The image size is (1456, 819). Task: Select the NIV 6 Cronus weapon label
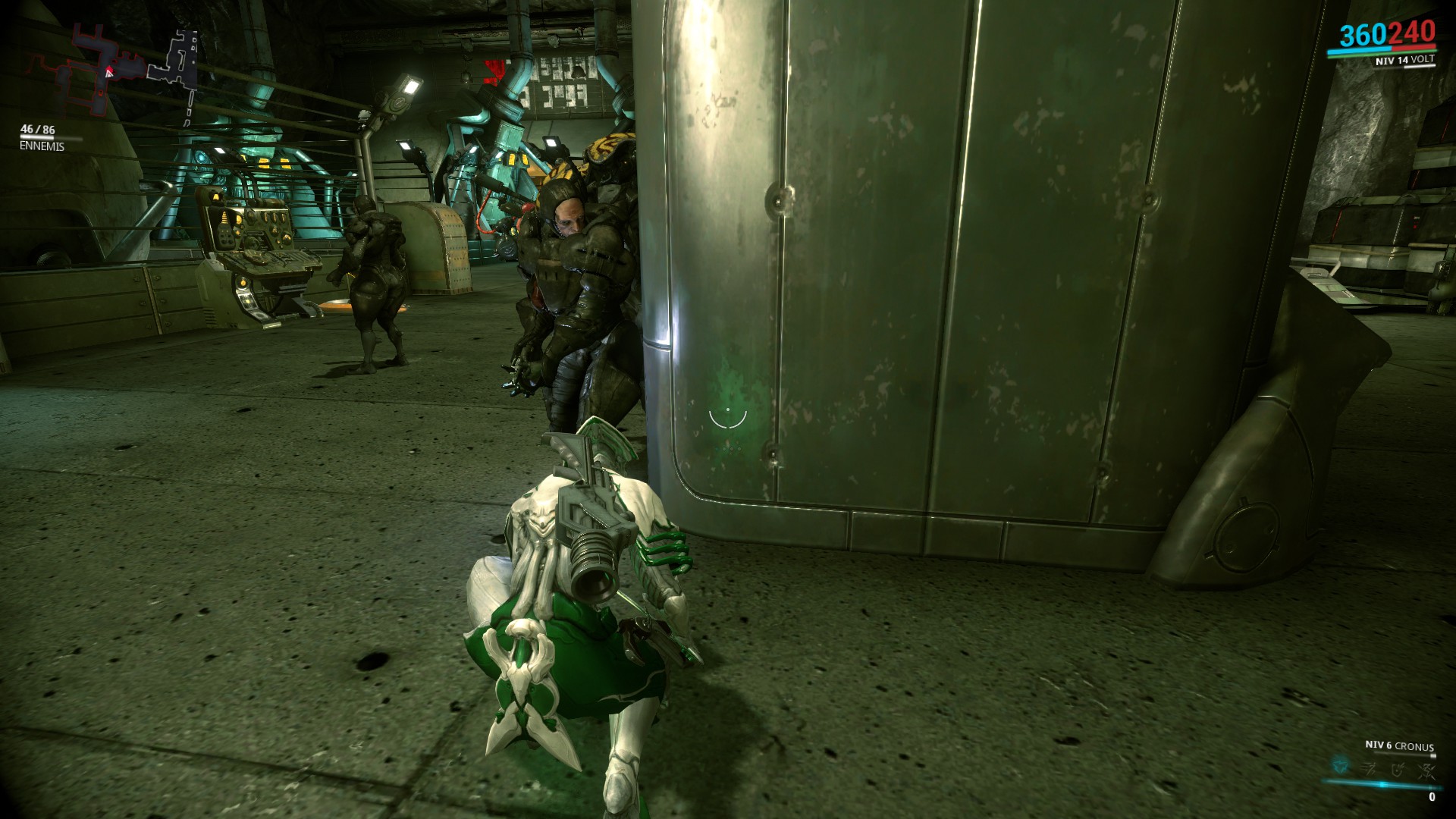click(1399, 746)
